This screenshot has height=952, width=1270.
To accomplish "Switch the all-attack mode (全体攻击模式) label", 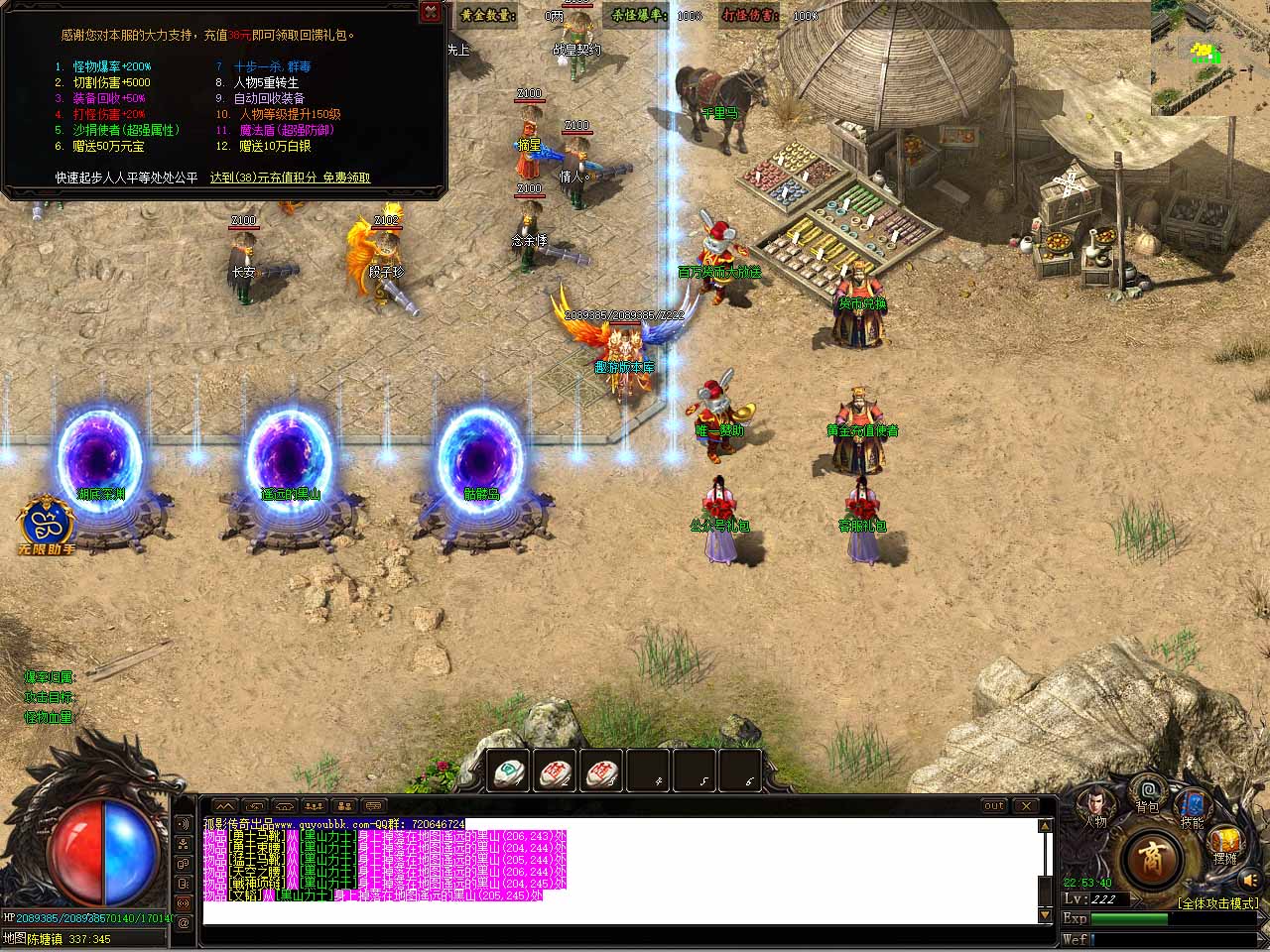I will pyautogui.click(x=1217, y=903).
